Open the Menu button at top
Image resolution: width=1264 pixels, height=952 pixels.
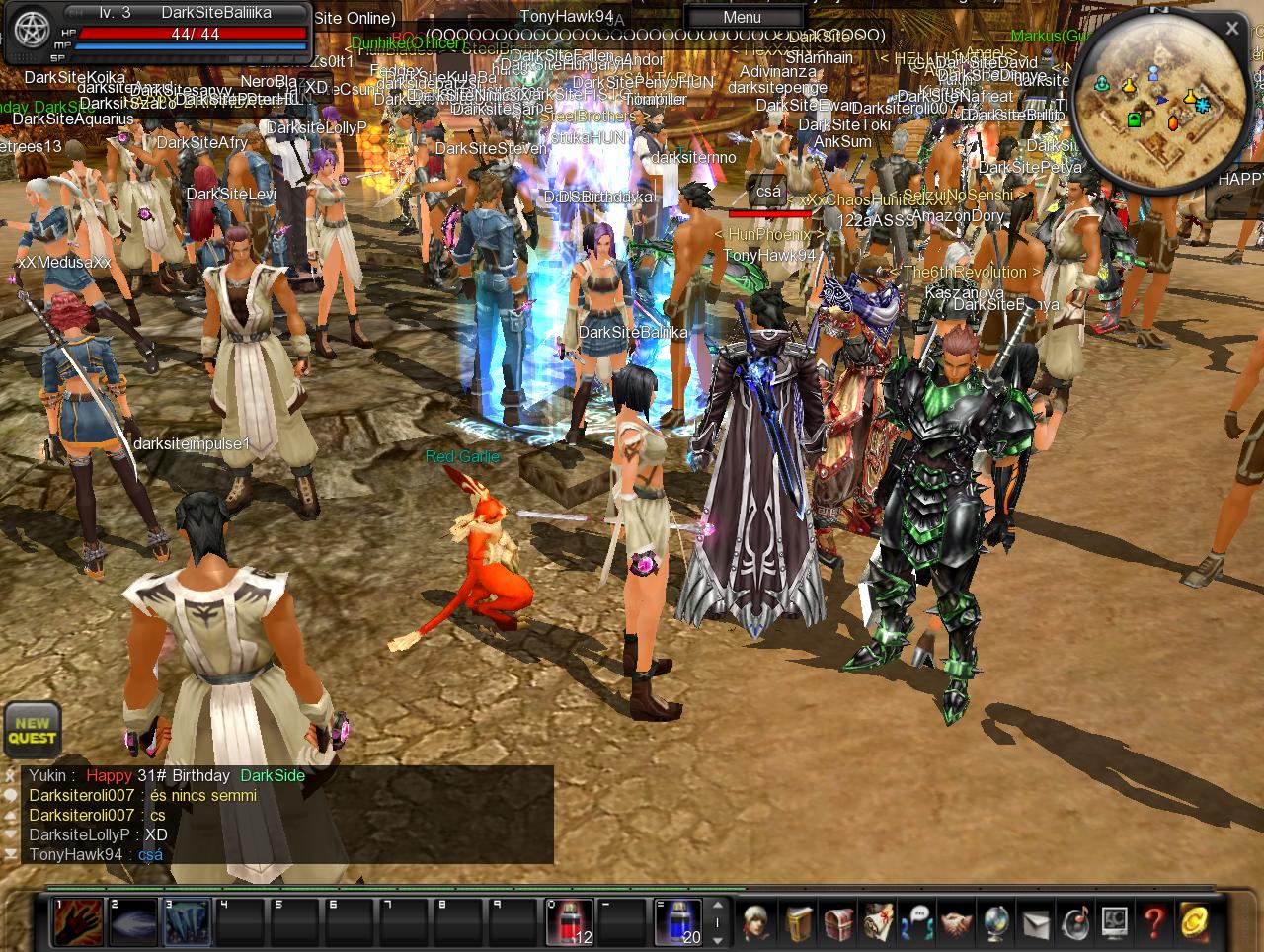pos(742,17)
